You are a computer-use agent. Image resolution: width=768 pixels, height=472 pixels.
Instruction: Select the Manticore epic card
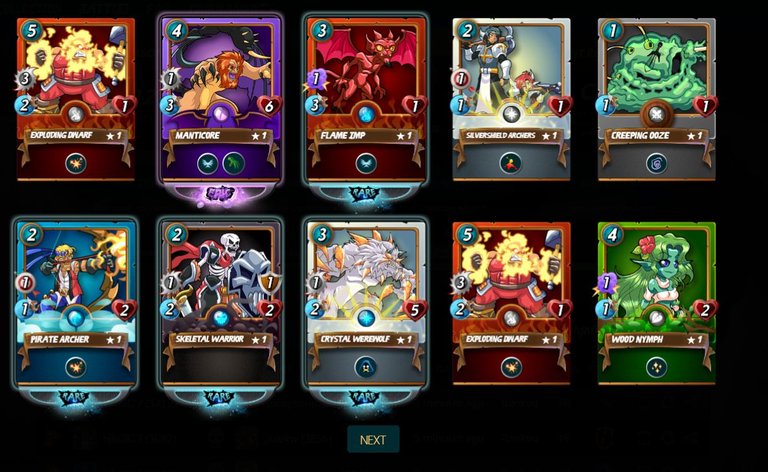tap(221, 98)
